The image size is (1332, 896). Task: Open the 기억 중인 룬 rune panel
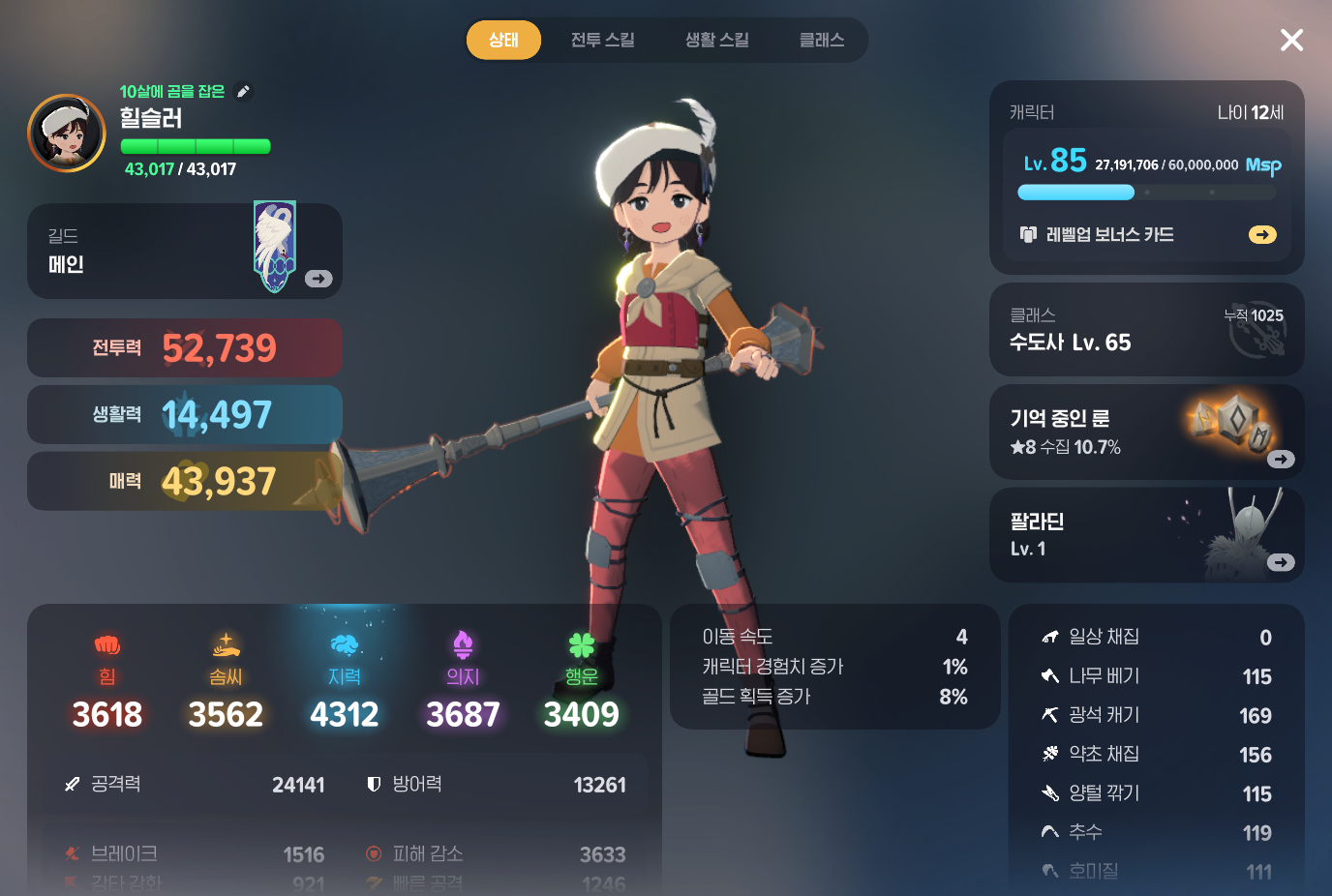tap(1146, 432)
